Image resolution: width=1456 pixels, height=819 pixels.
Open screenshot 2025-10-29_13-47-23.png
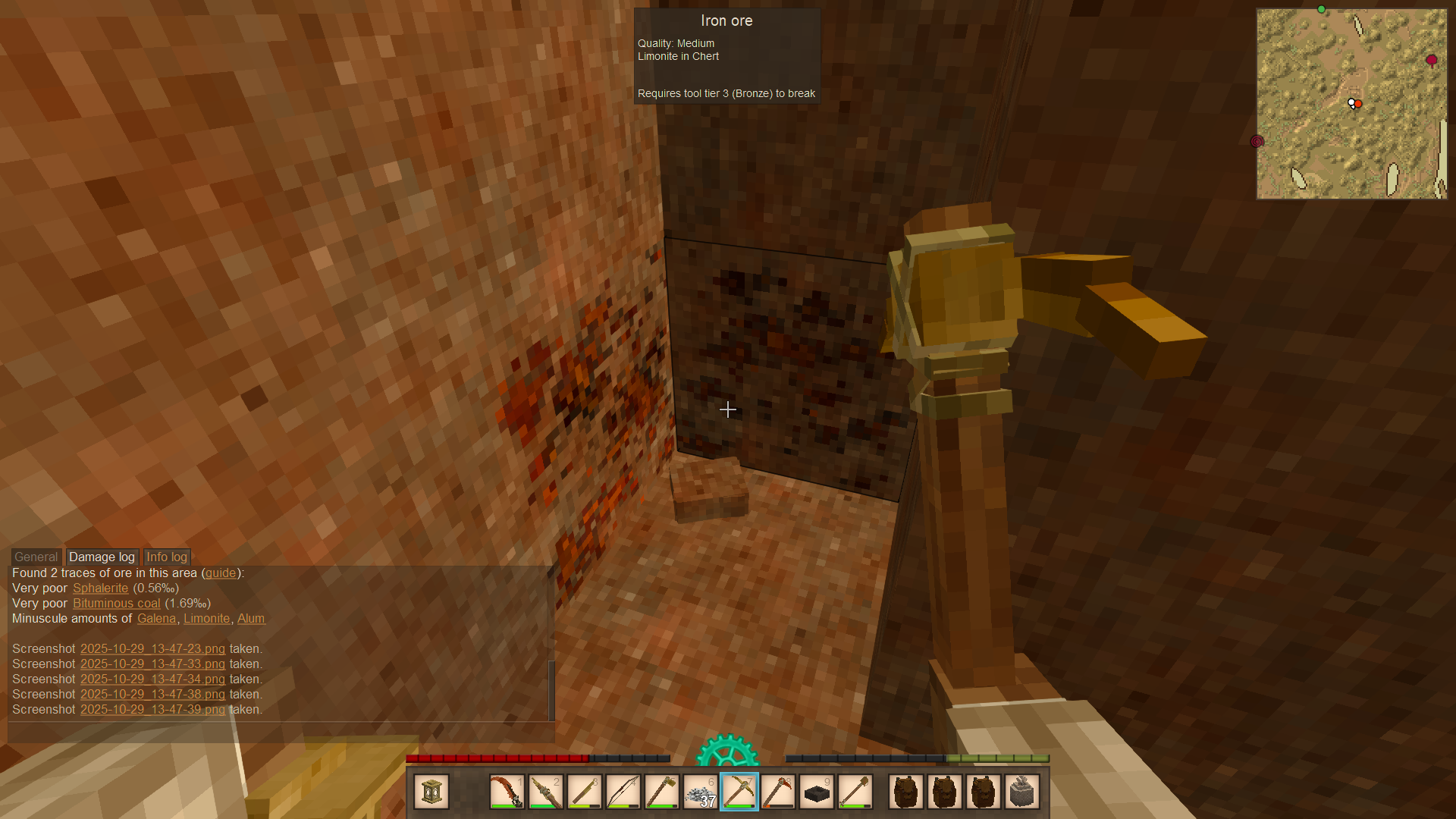point(152,649)
